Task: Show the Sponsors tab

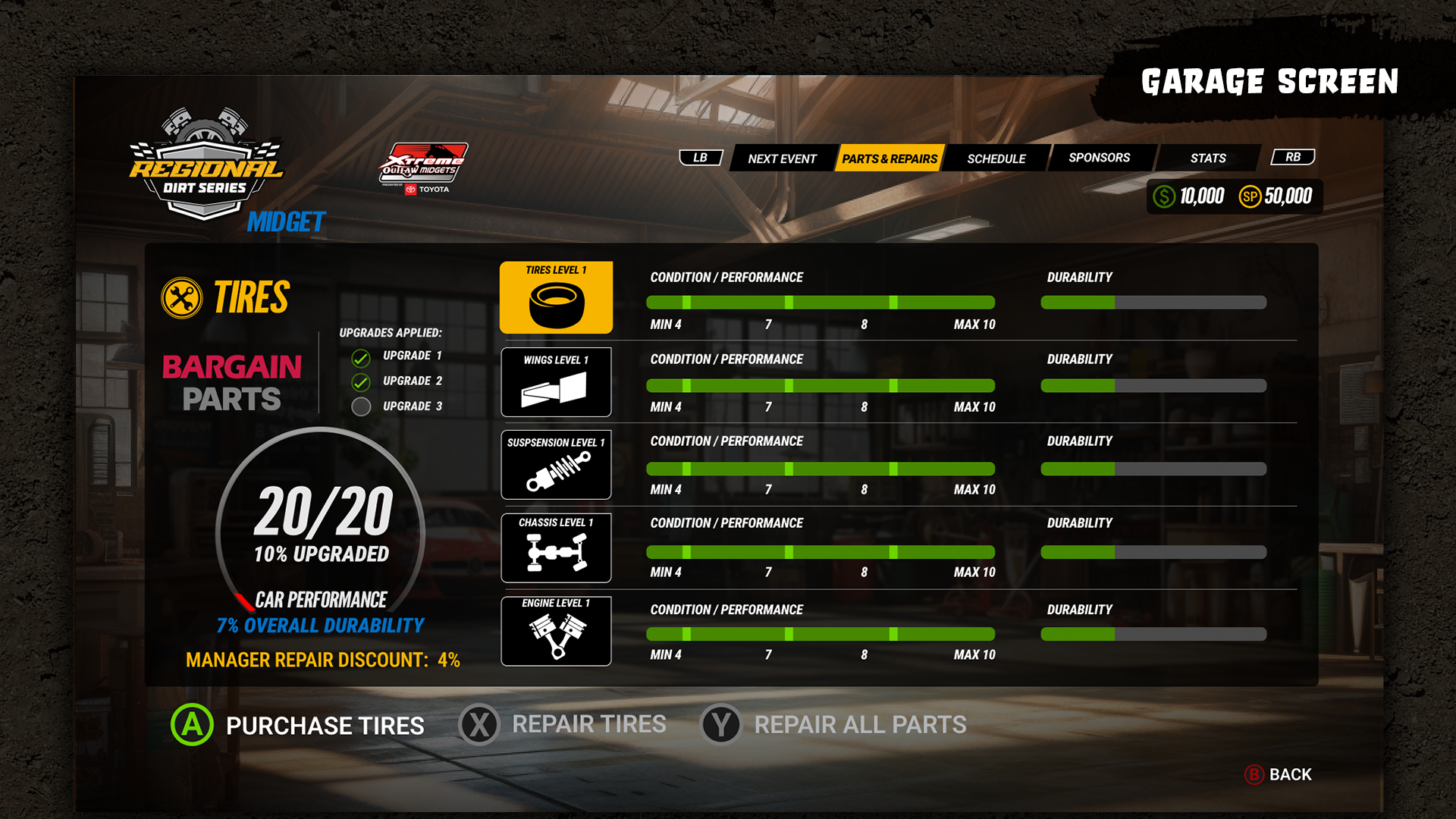Action: (1099, 158)
